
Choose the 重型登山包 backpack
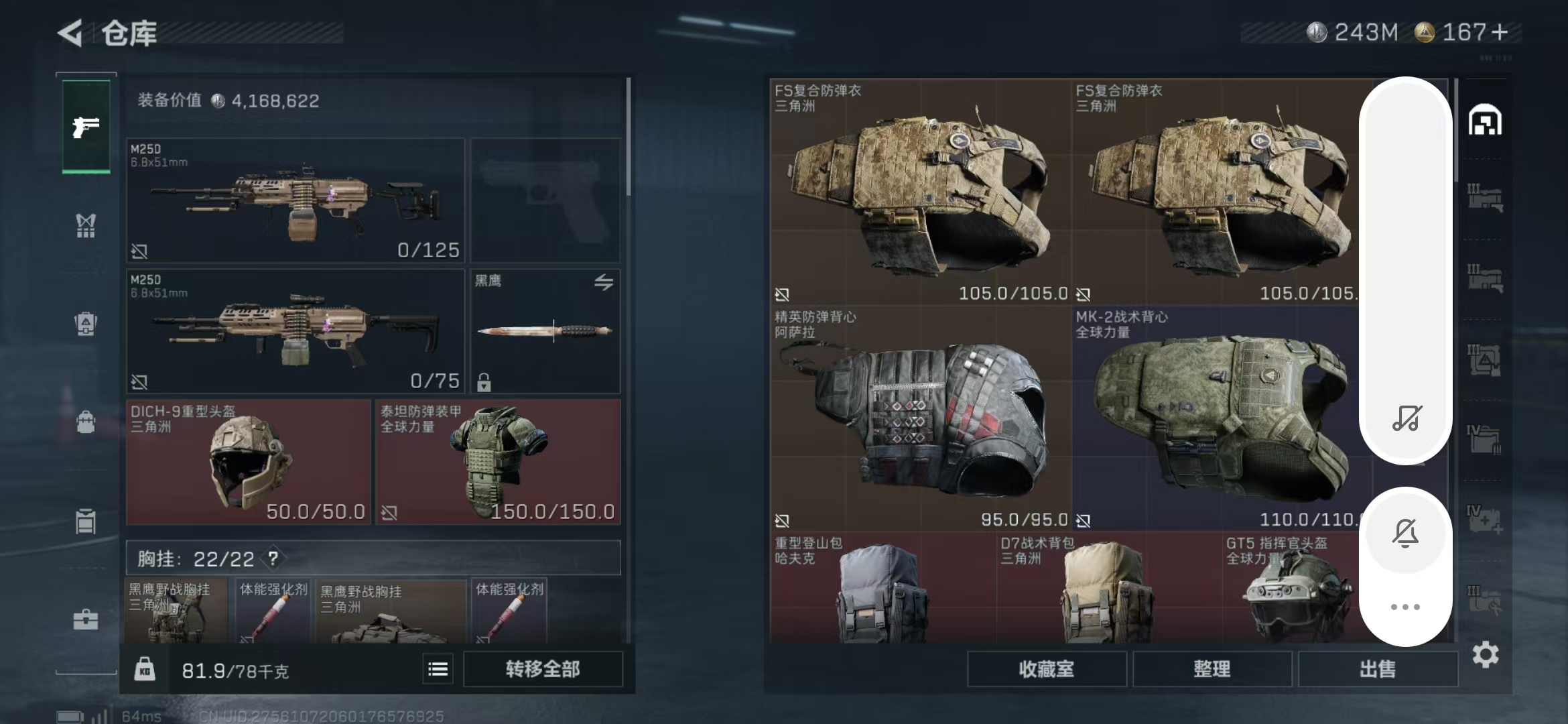pos(883,589)
